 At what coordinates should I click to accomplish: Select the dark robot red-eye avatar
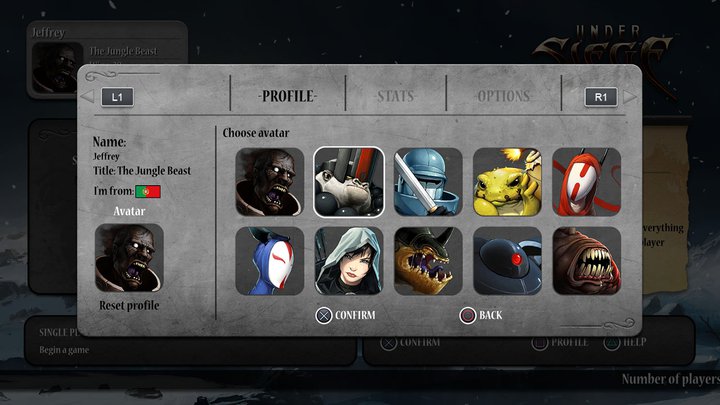(x=507, y=261)
